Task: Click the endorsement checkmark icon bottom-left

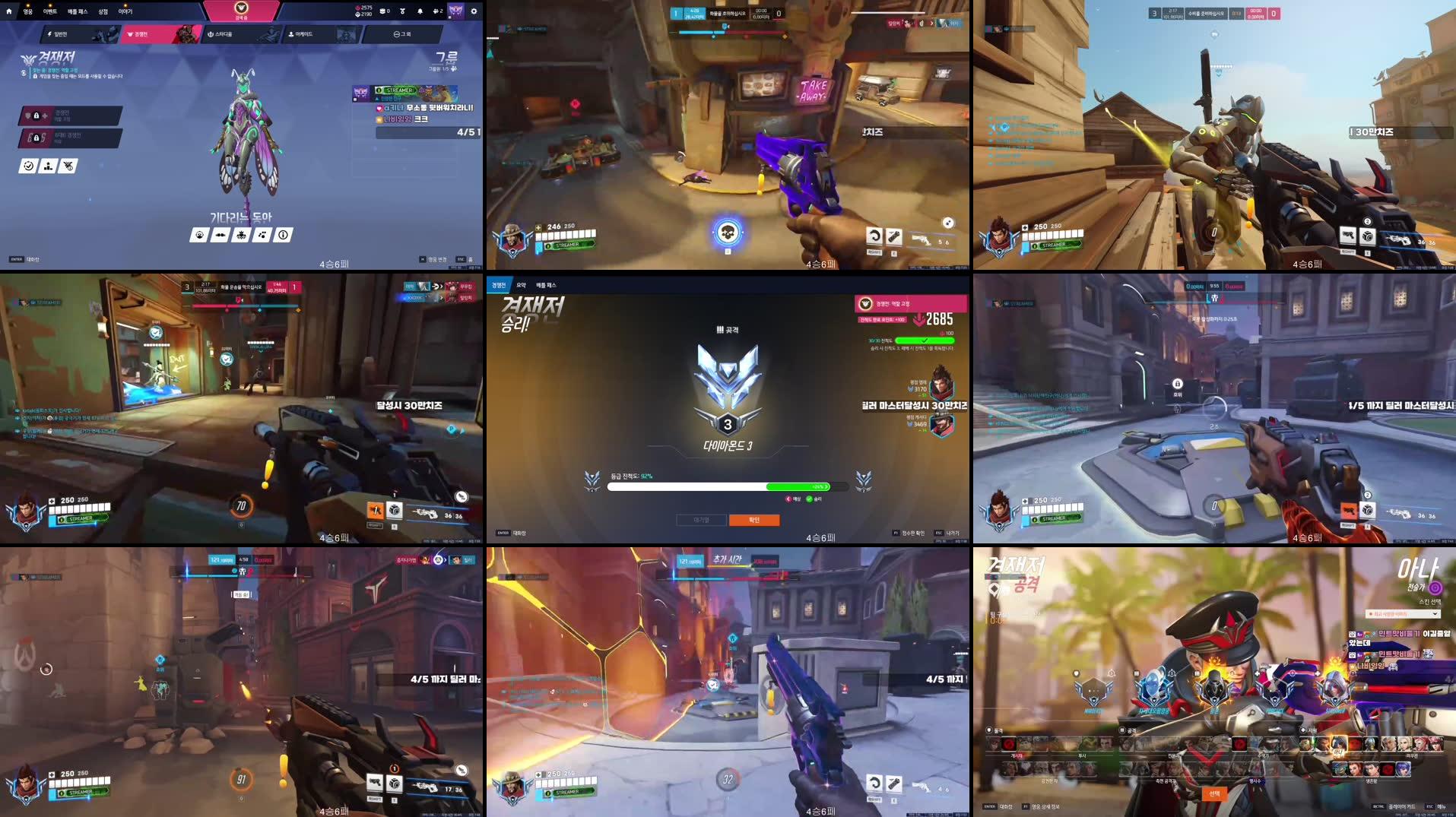Action: pyautogui.click(x=28, y=166)
